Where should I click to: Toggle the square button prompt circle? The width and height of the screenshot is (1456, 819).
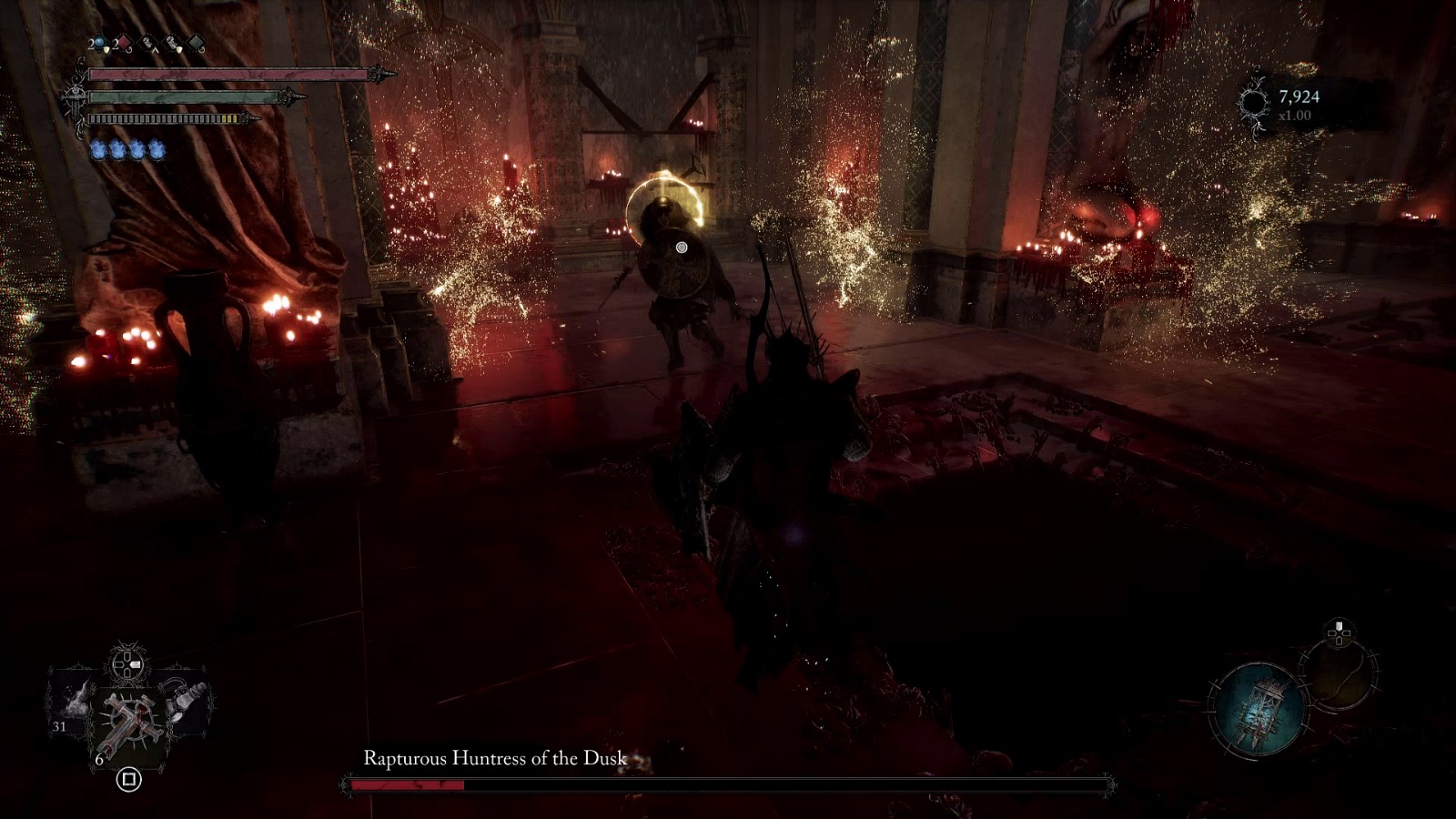point(130,780)
